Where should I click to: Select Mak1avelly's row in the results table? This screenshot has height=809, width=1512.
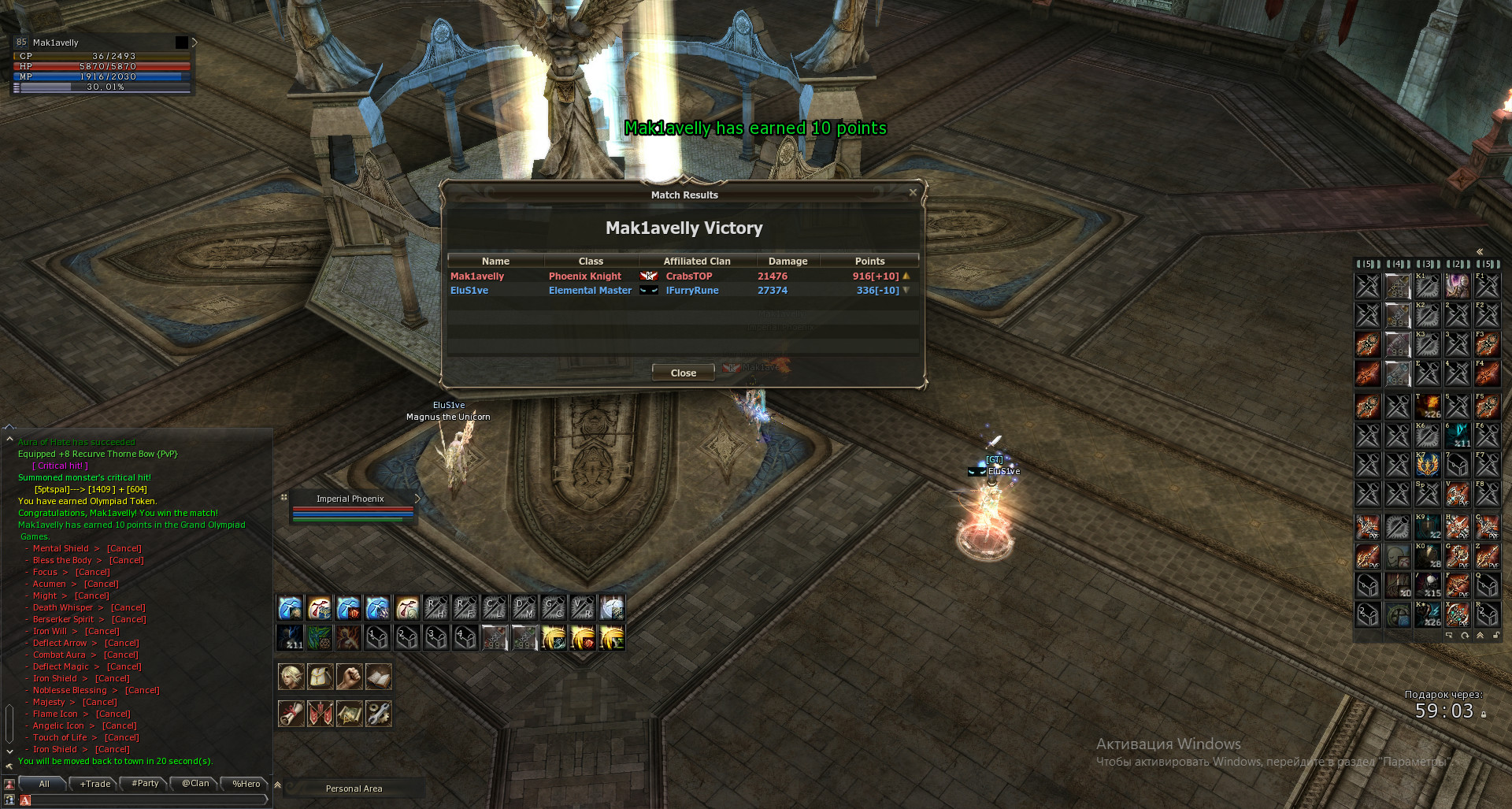(682, 276)
